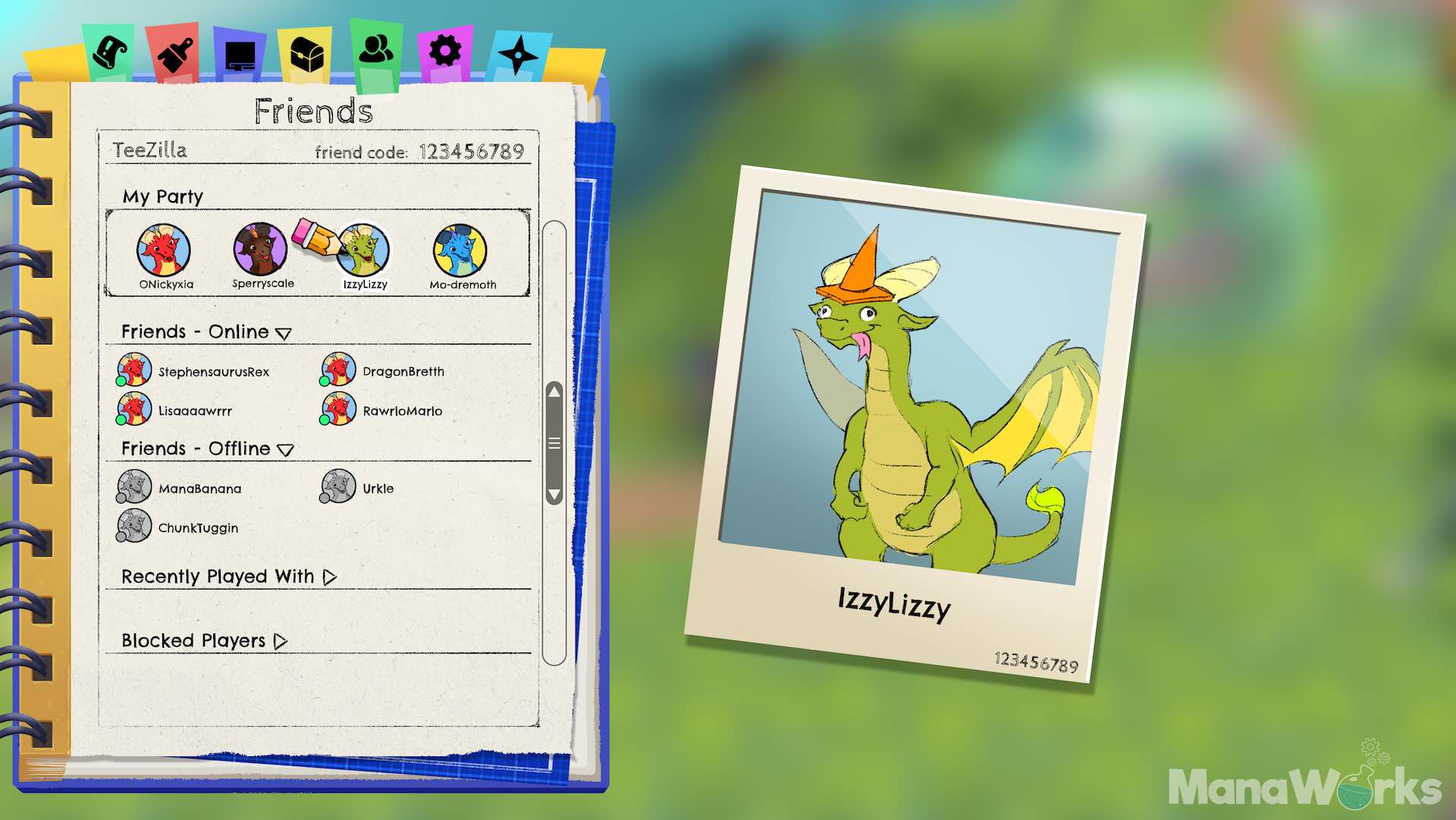Image resolution: width=1456 pixels, height=820 pixels.
Task: Expand the Blocked Players section
Action: (281, 642)
